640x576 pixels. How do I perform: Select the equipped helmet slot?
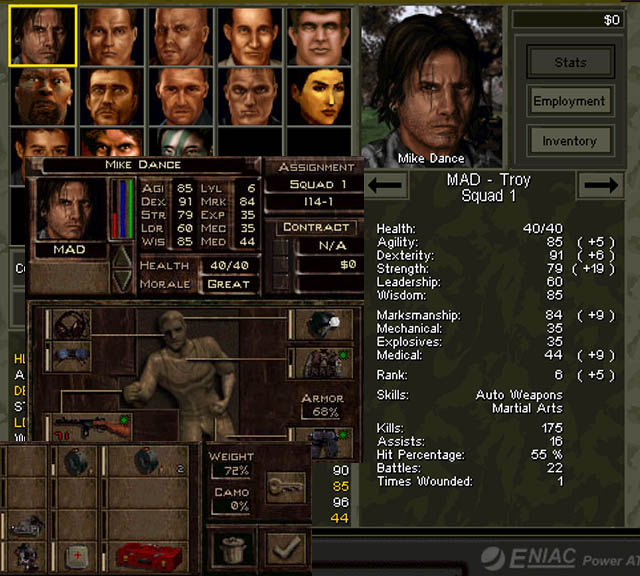pos(320,324)
